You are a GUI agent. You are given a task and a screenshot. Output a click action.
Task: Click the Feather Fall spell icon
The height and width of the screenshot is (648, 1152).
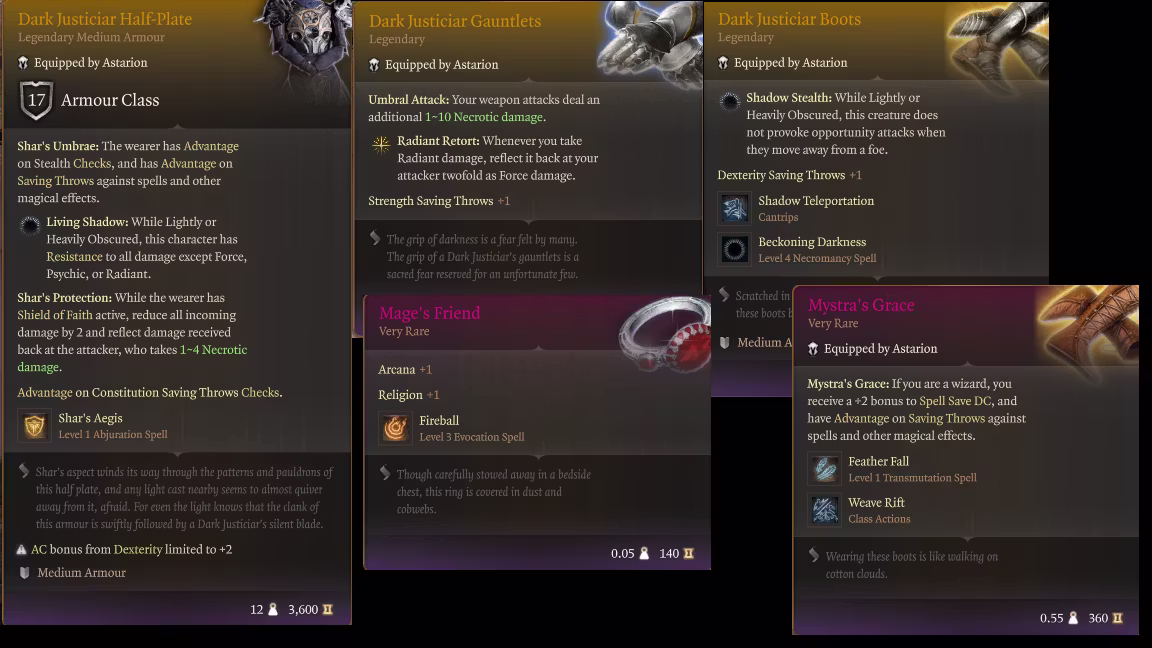(x=825, y=469)
